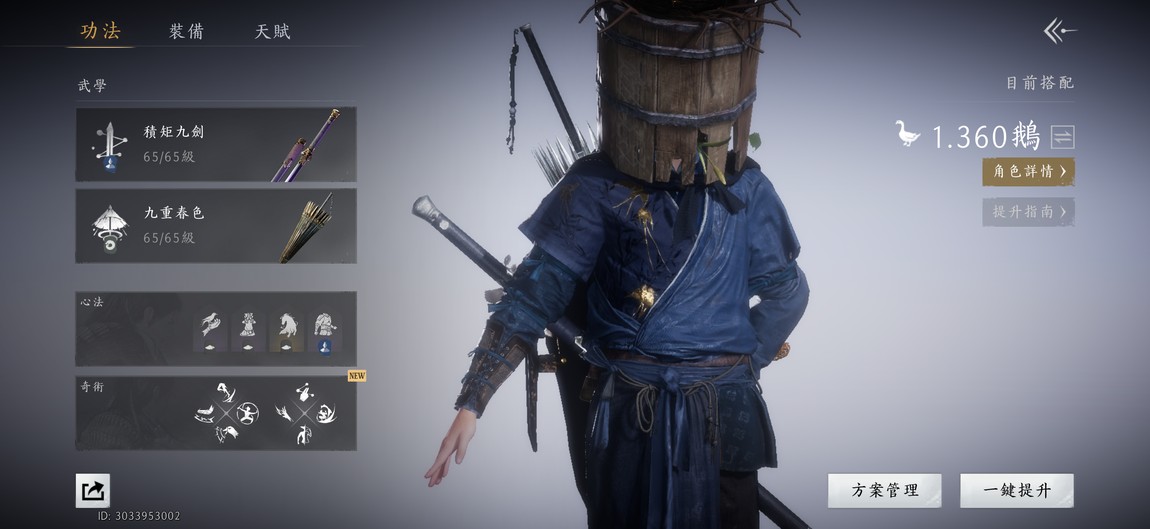Click the share icon above the ID

click(93, 490)
